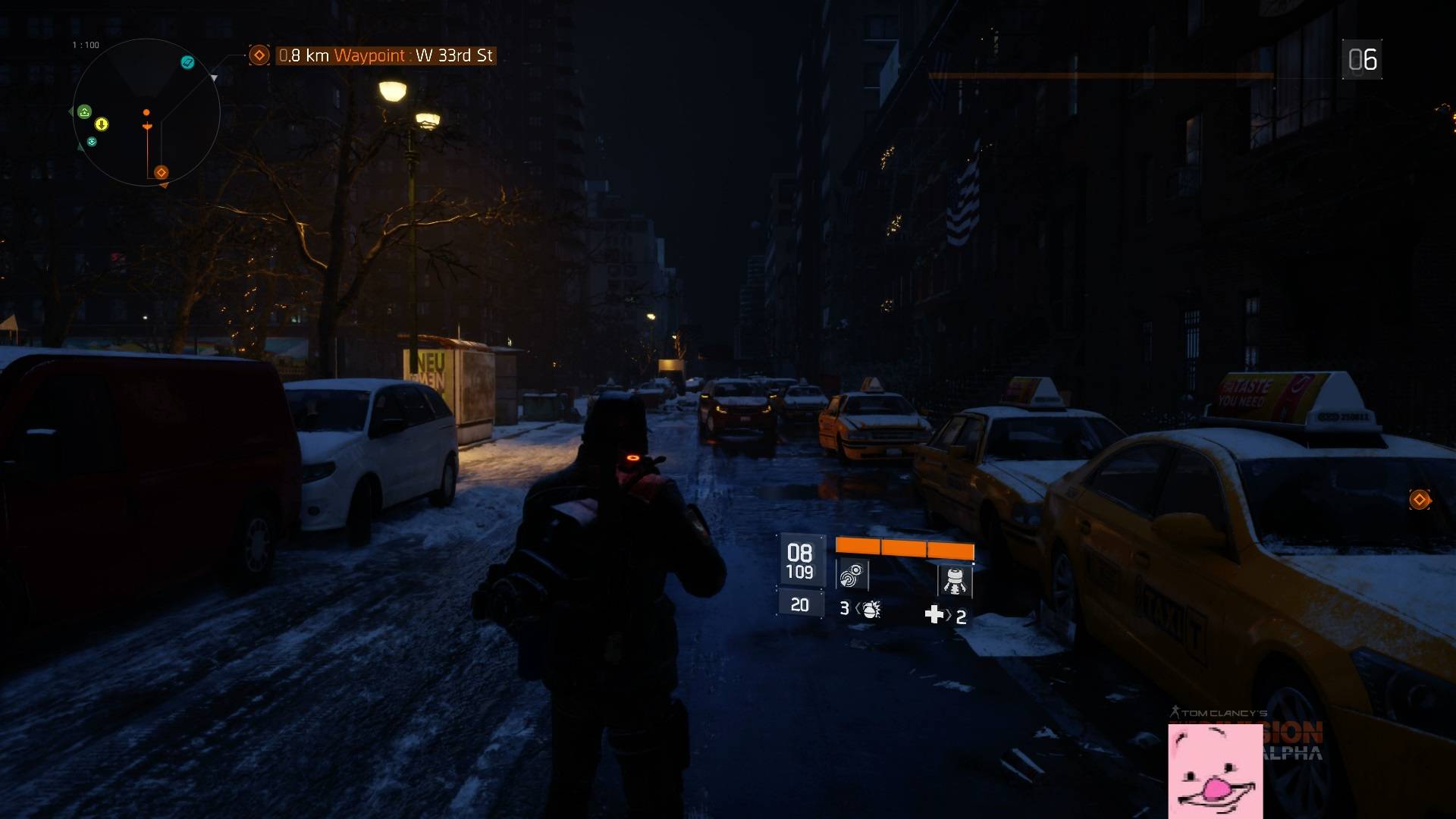The image size is (1456, 819).
Task: Select the green upload-arrow minimap marker
Action: (x=85, y=111)
